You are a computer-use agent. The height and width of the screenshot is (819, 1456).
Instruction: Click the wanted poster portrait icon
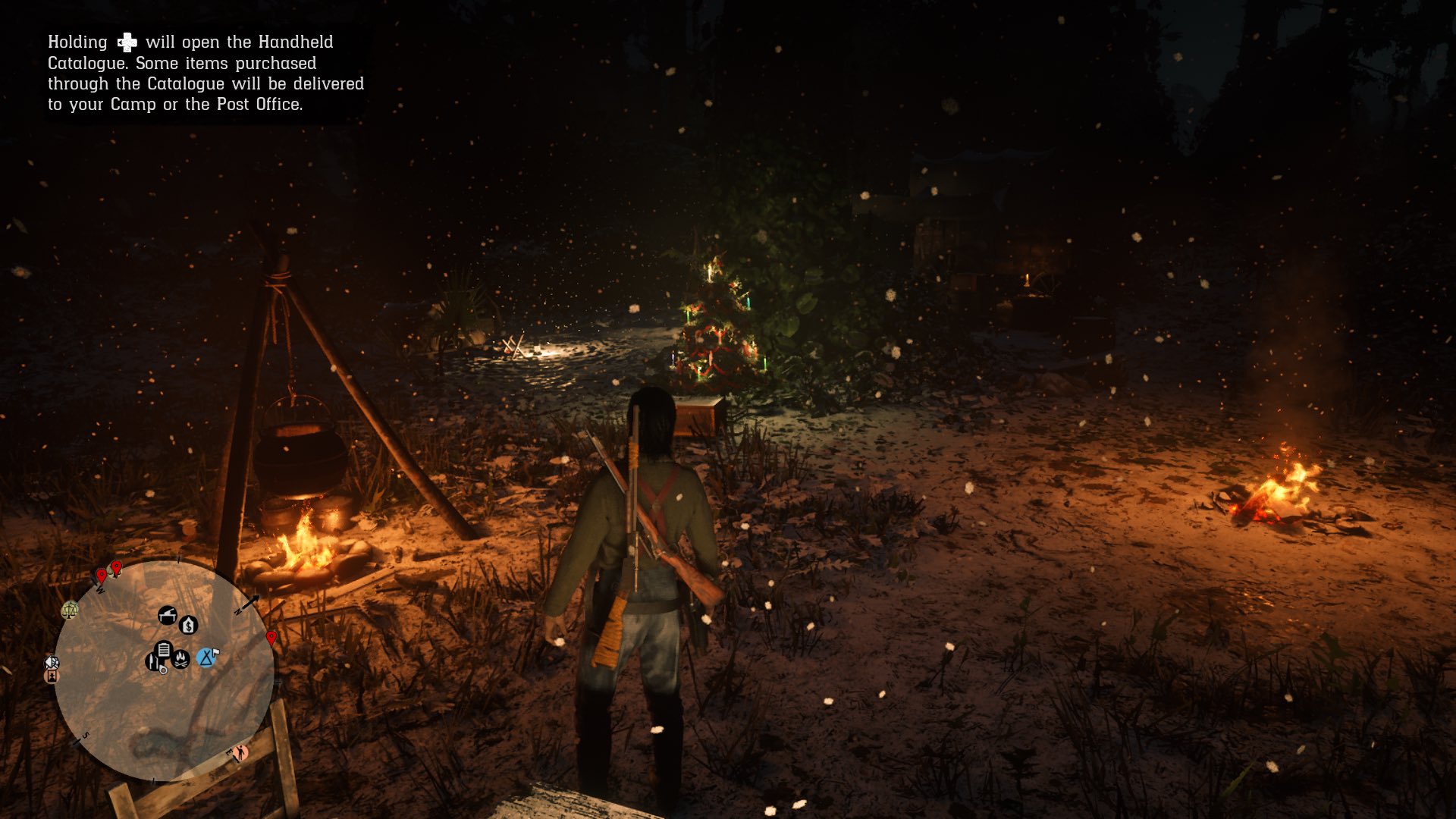coord(52,676)
